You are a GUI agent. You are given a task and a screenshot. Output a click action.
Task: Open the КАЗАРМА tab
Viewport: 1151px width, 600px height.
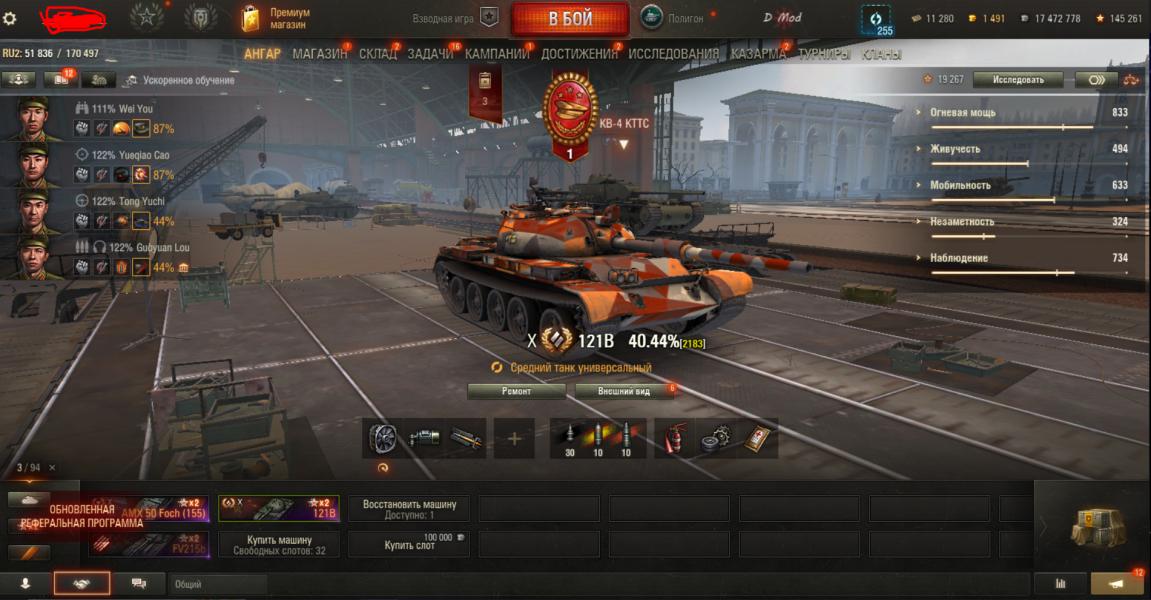pos(757,54)
